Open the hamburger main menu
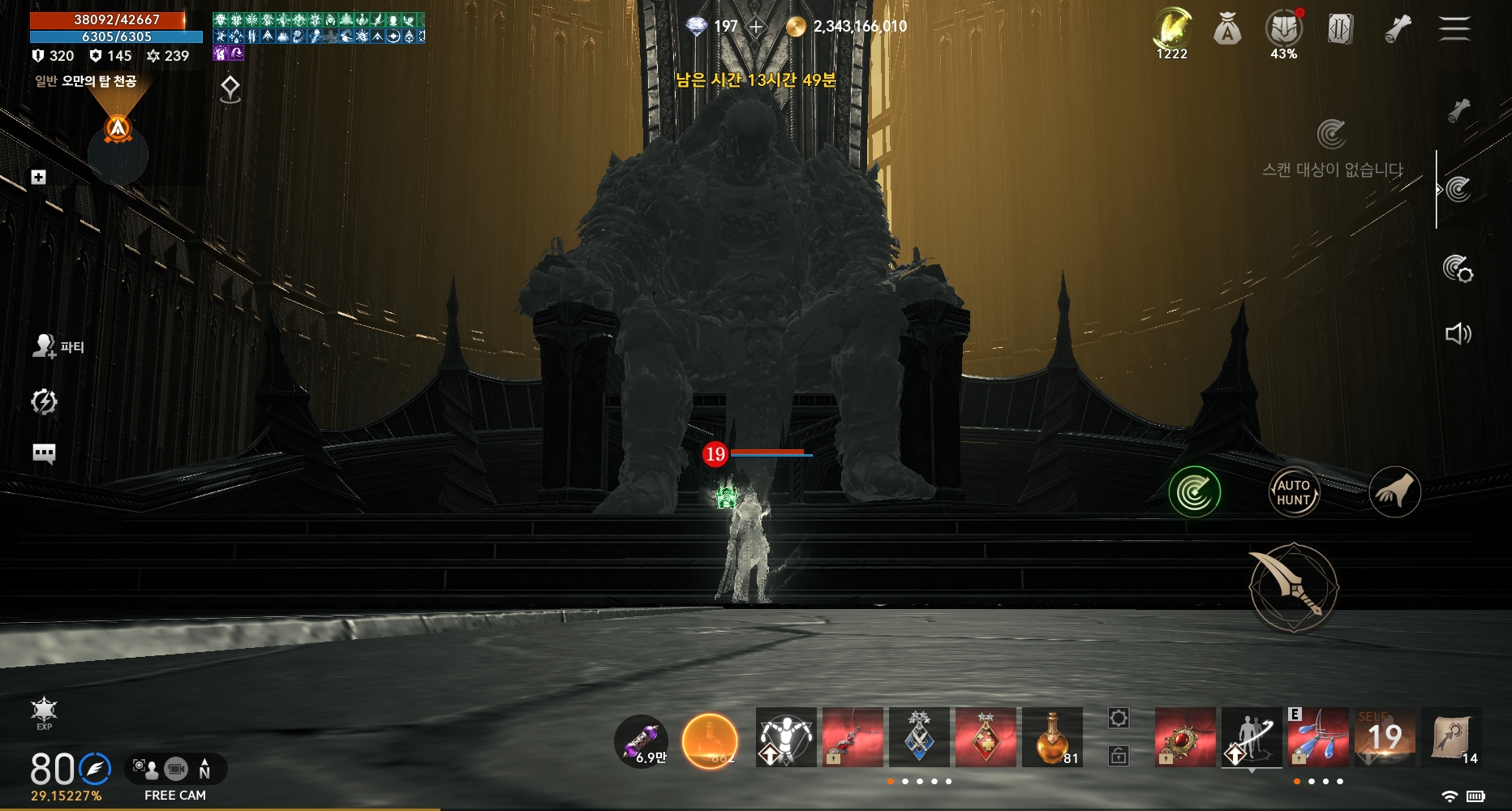Viewport: 1512px width, 811px height. [1454, 29]
